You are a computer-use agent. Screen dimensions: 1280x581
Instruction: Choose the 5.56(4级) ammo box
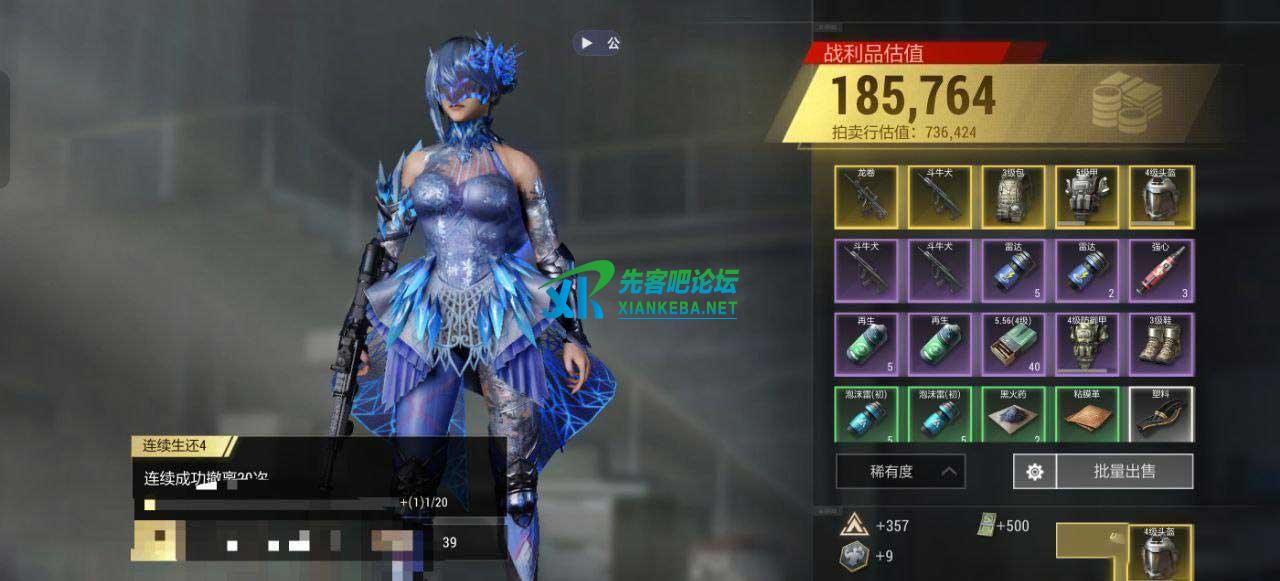point(1013,345)
